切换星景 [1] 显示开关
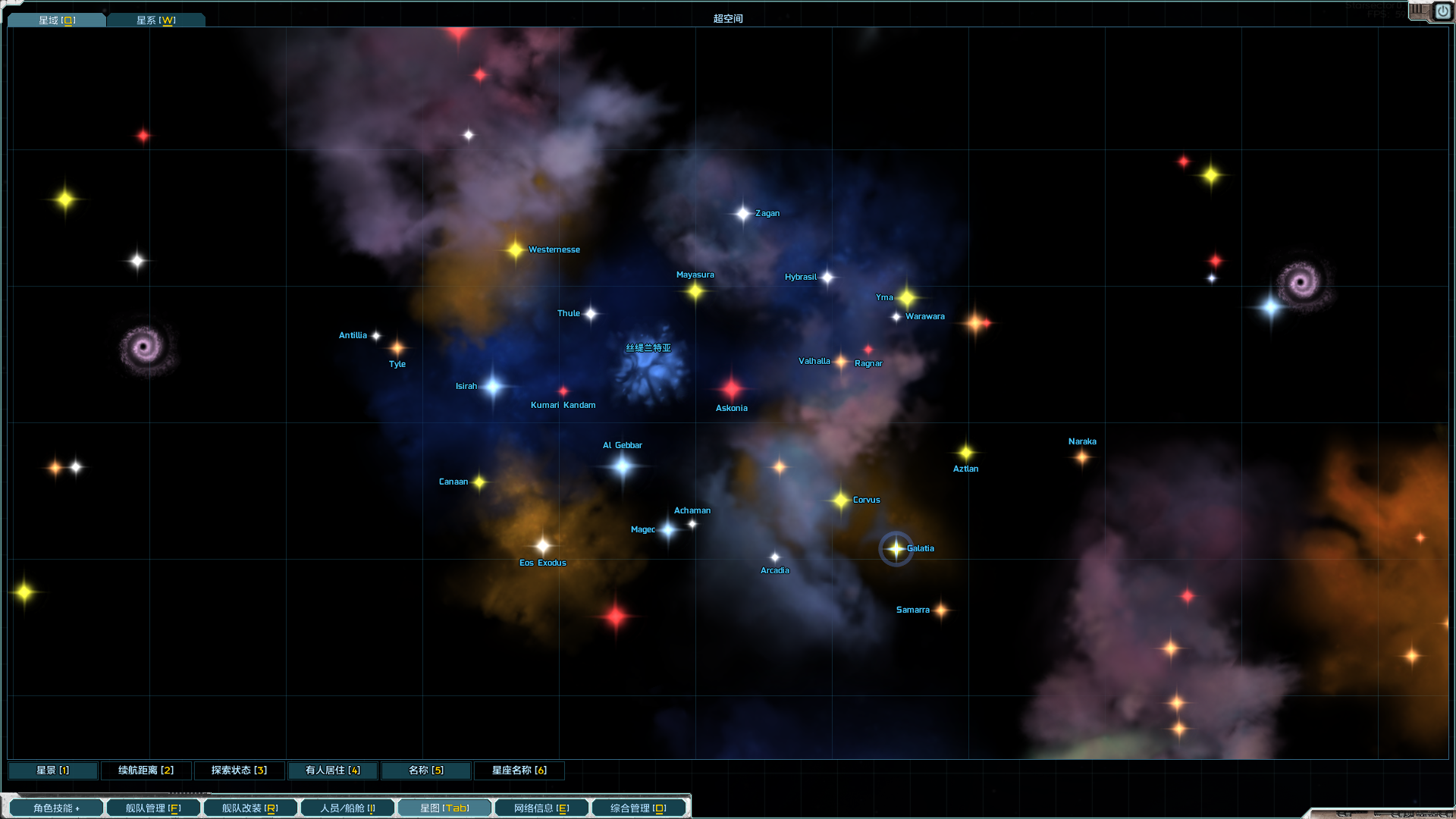Viewport: 1456px width, 819px height. (x=52, y=770)
